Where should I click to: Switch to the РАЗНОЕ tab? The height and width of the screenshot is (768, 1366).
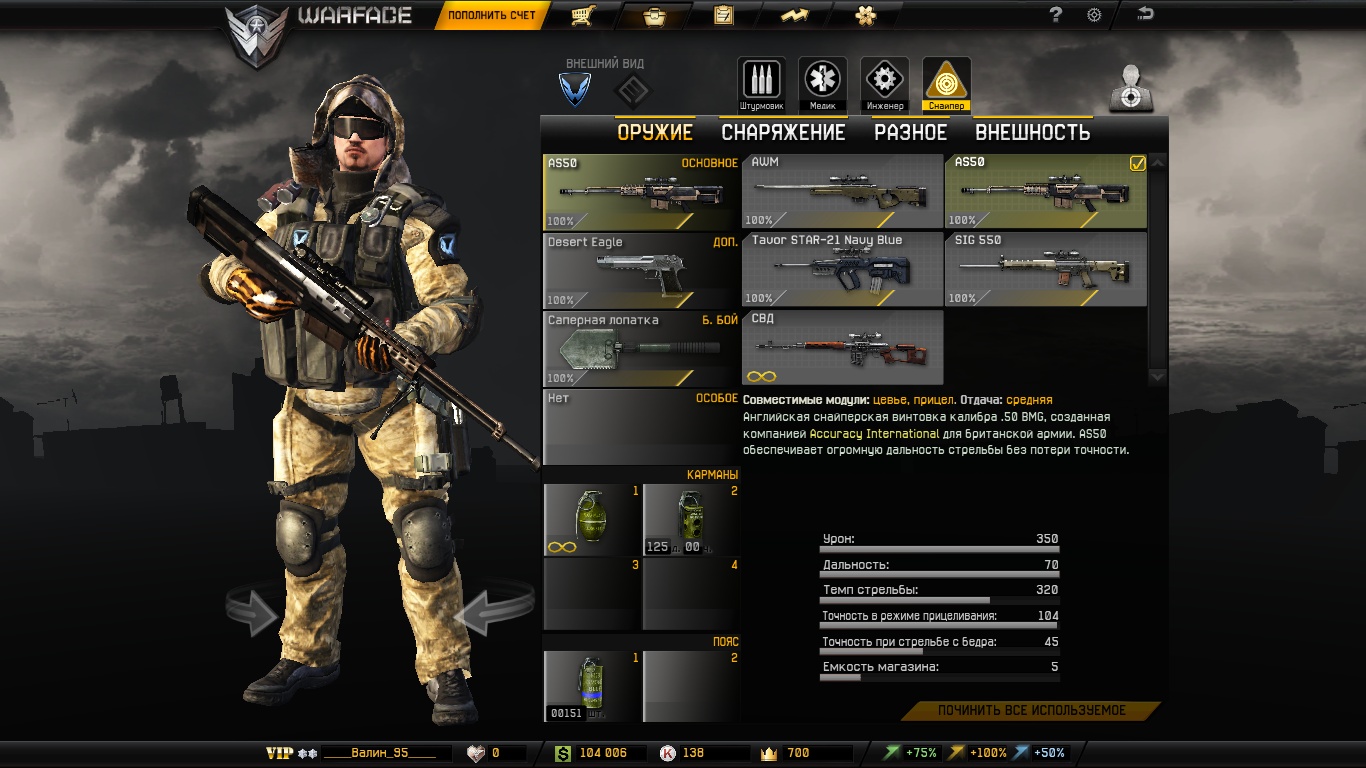(x=910, y=132)
